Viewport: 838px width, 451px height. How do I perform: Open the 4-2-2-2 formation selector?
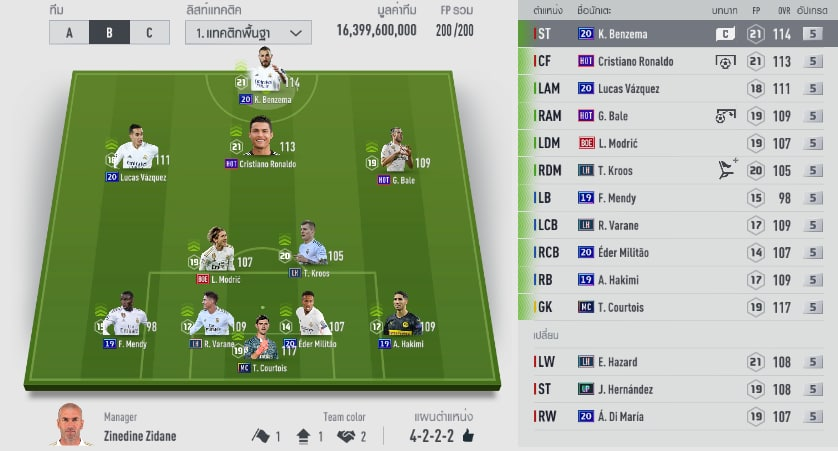point(441,435)
